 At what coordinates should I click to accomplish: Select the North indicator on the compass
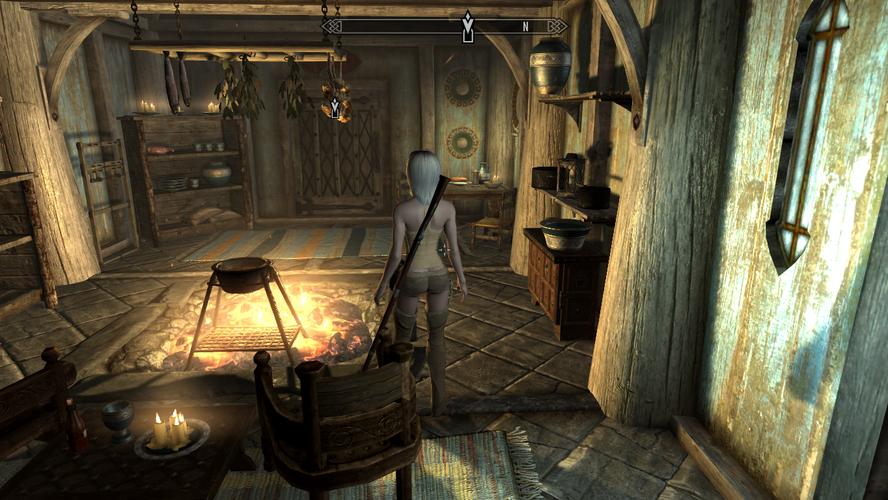[x=523, y=26]
